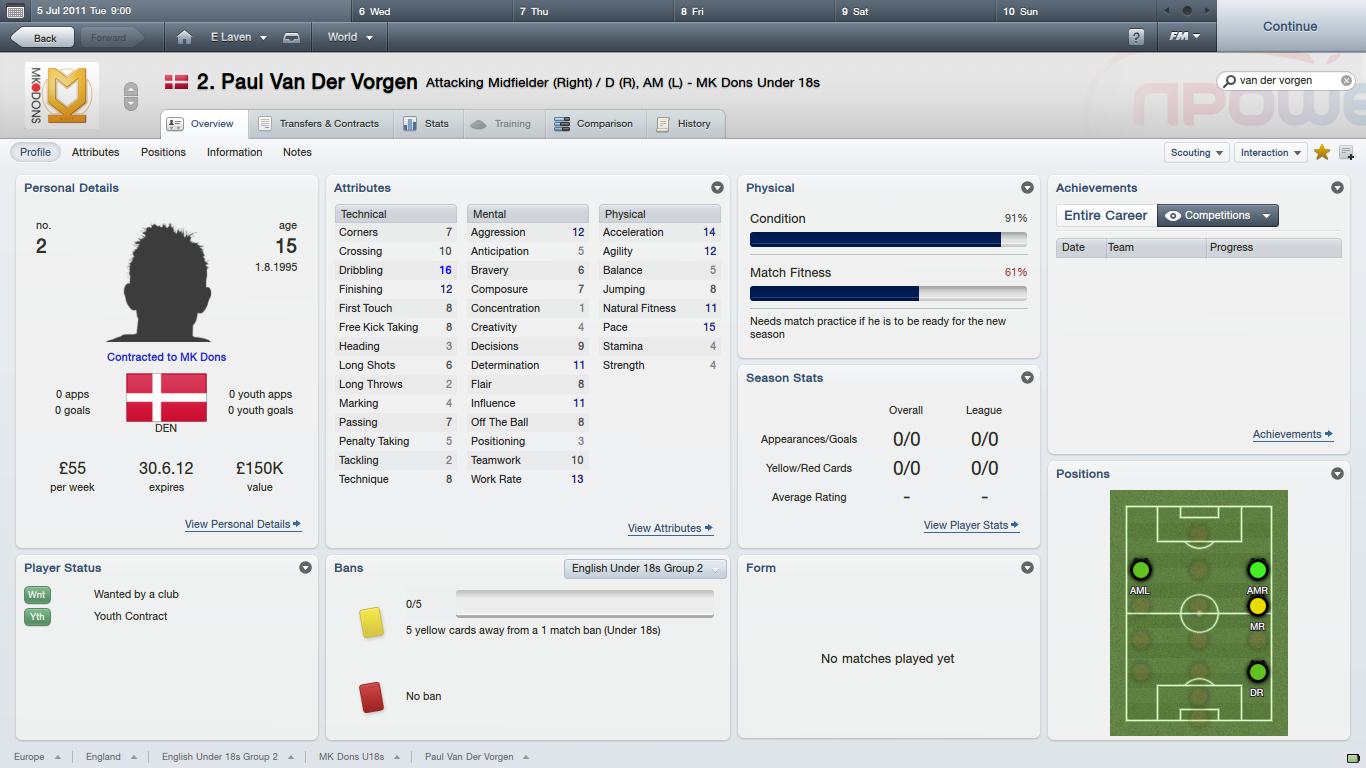Viewport: 1366px width, 768px height.
Task: Clear the van der vorgen search box
Action: [x=1347, y=80]
